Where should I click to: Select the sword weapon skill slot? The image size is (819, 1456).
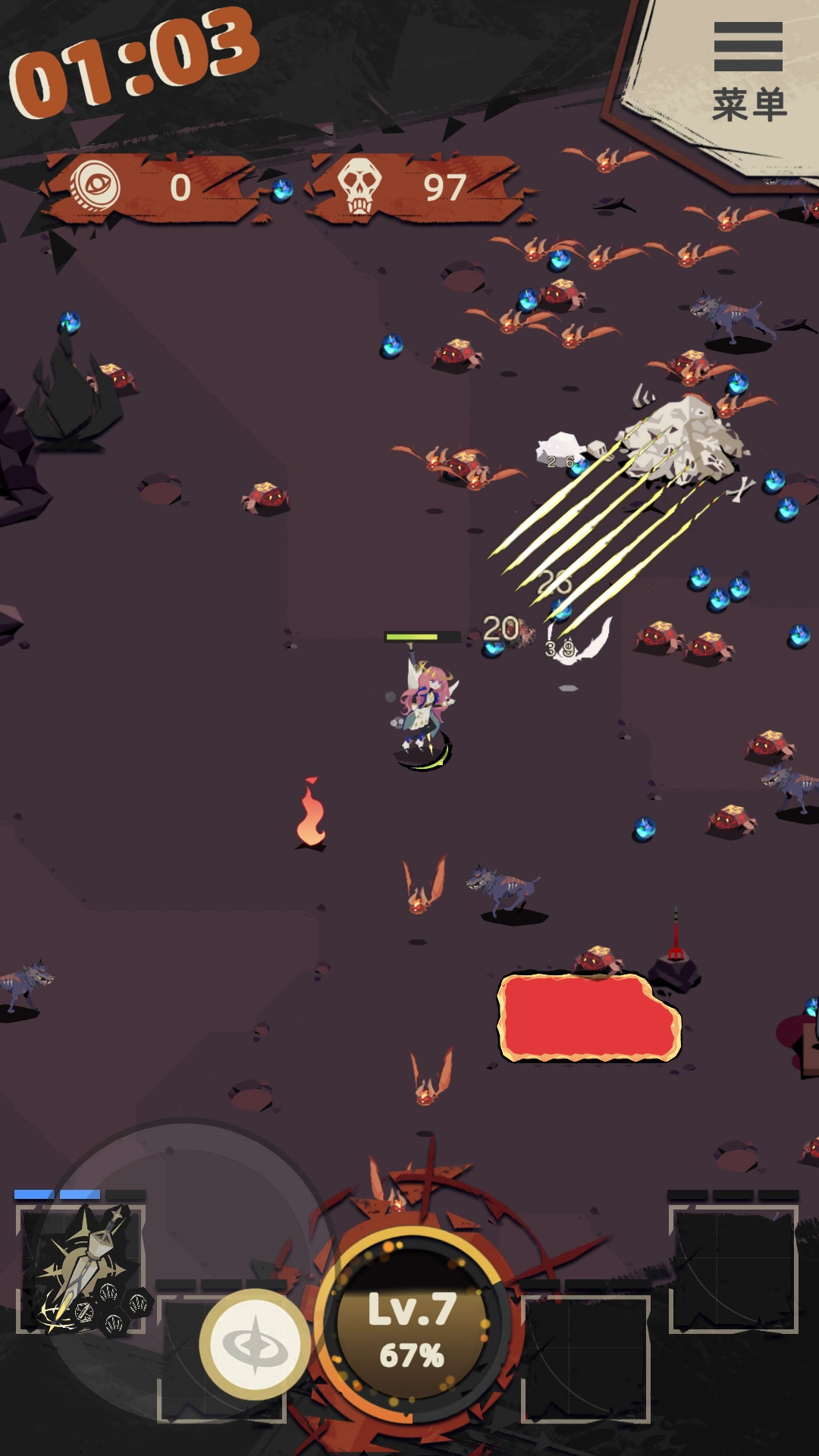coord(82,1268)
